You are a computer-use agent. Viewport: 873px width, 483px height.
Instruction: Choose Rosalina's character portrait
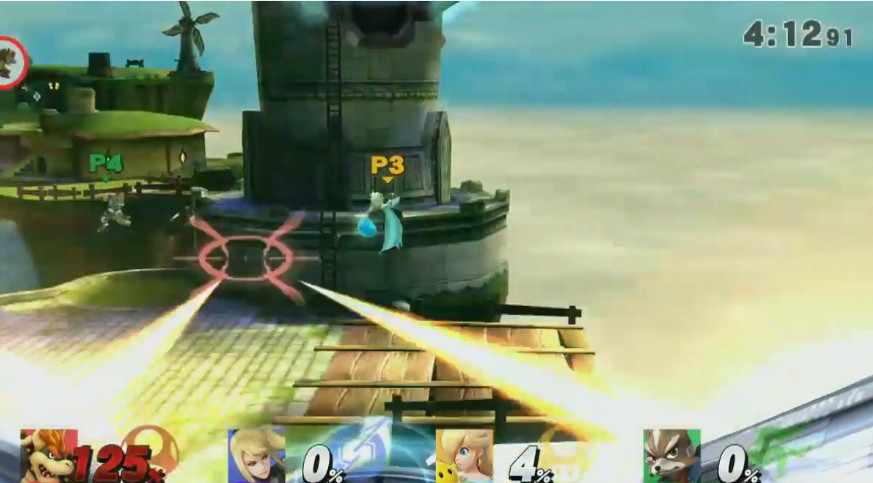click(x=463, y=458)
